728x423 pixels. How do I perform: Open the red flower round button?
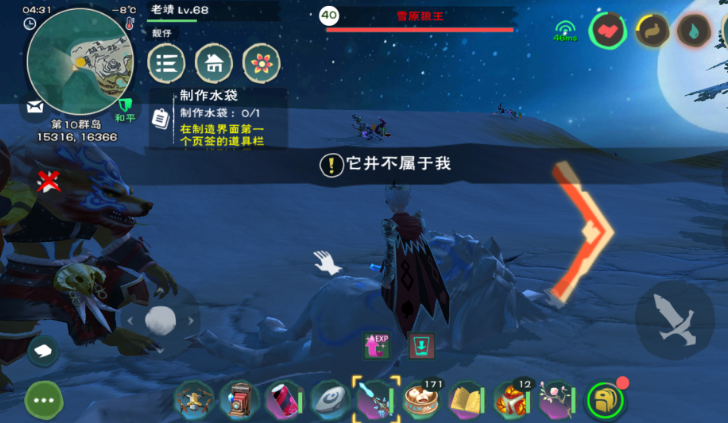(261, 64)
